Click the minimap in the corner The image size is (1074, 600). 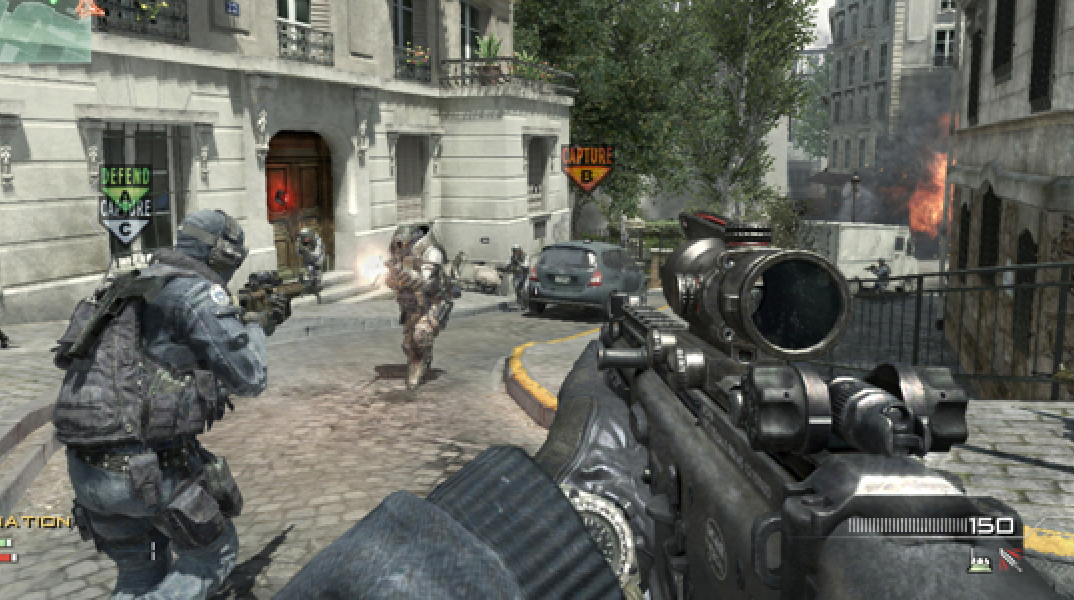tap(45, 30)
